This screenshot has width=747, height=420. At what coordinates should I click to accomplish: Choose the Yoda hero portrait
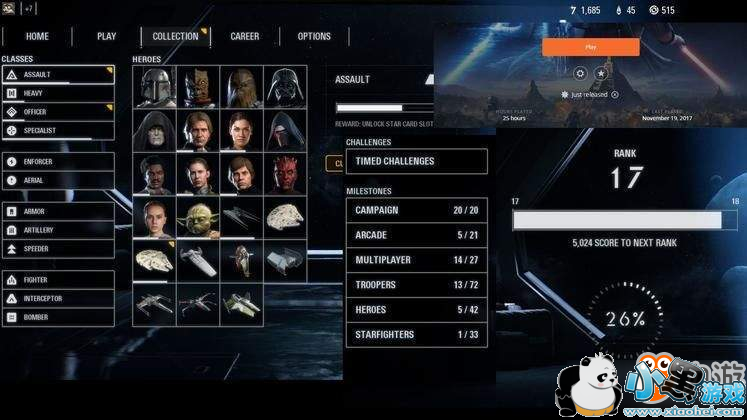[x=198, y=217]
